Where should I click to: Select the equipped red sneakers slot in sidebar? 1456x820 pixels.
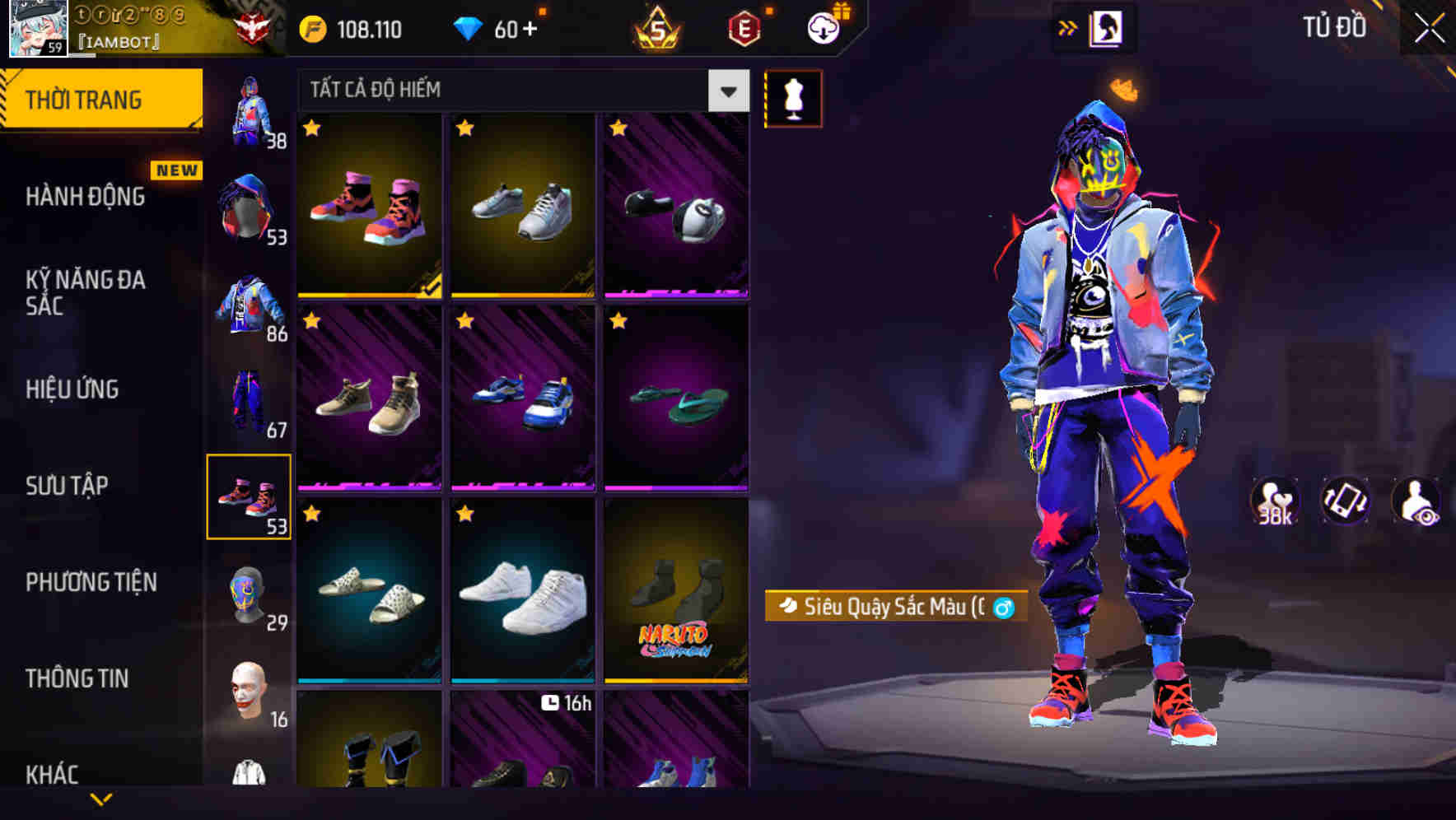pos(250,495)
